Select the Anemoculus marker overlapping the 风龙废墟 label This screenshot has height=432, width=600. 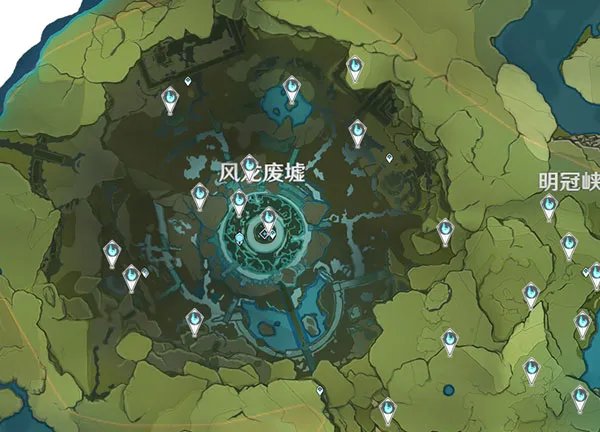(x=249, y=165)
